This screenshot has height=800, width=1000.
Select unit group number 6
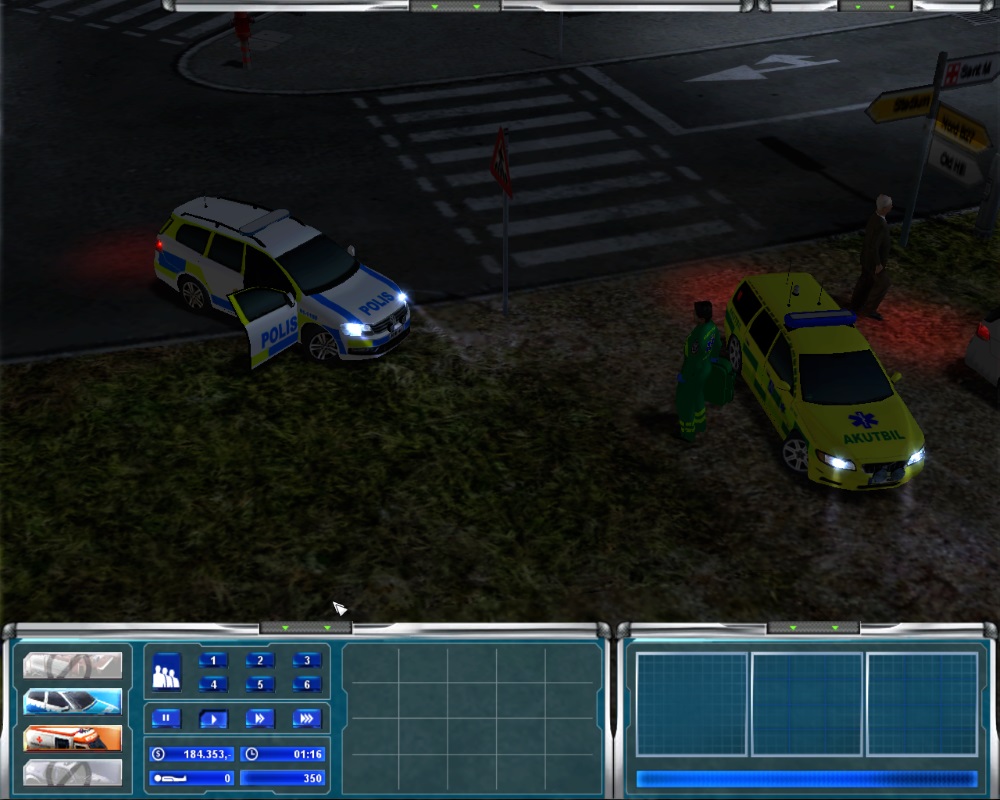click(307, 685)
